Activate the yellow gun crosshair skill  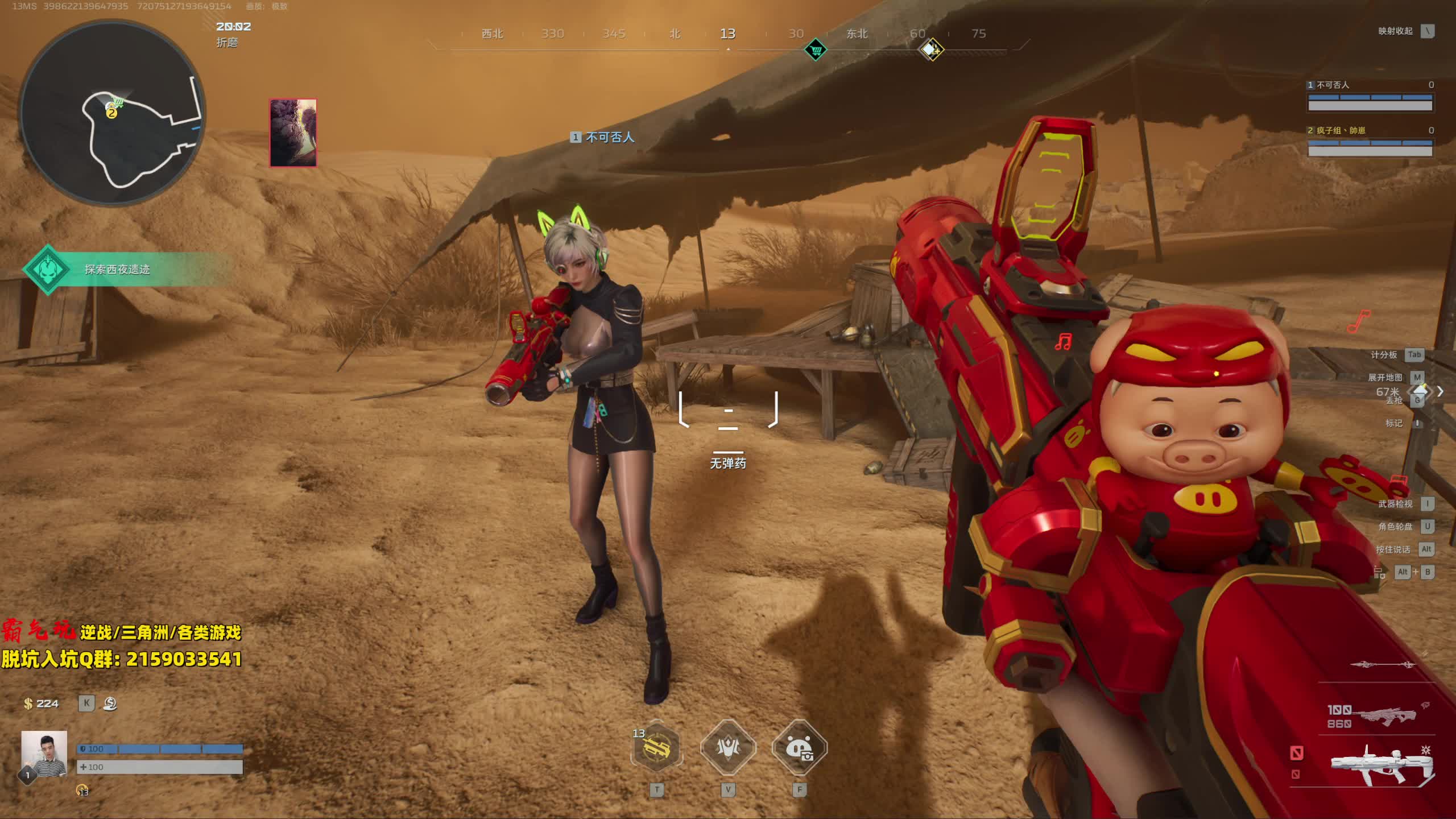point(656,748)
